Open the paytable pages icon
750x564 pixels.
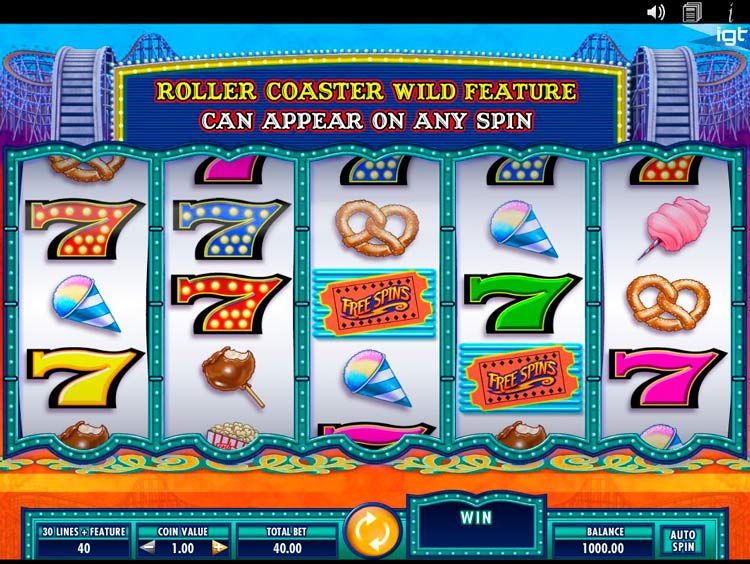[x=692, y=12]
